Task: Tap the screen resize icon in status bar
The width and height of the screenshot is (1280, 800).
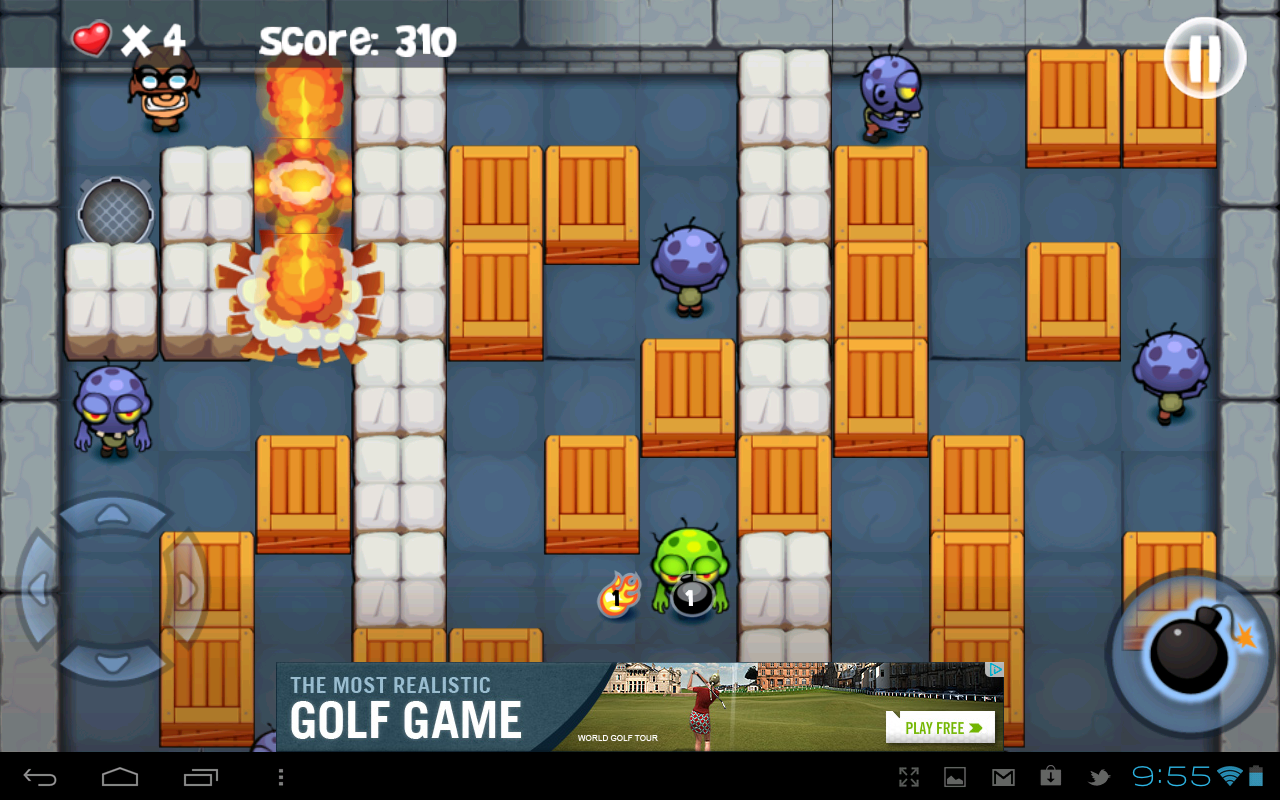Action: (909, 775)
